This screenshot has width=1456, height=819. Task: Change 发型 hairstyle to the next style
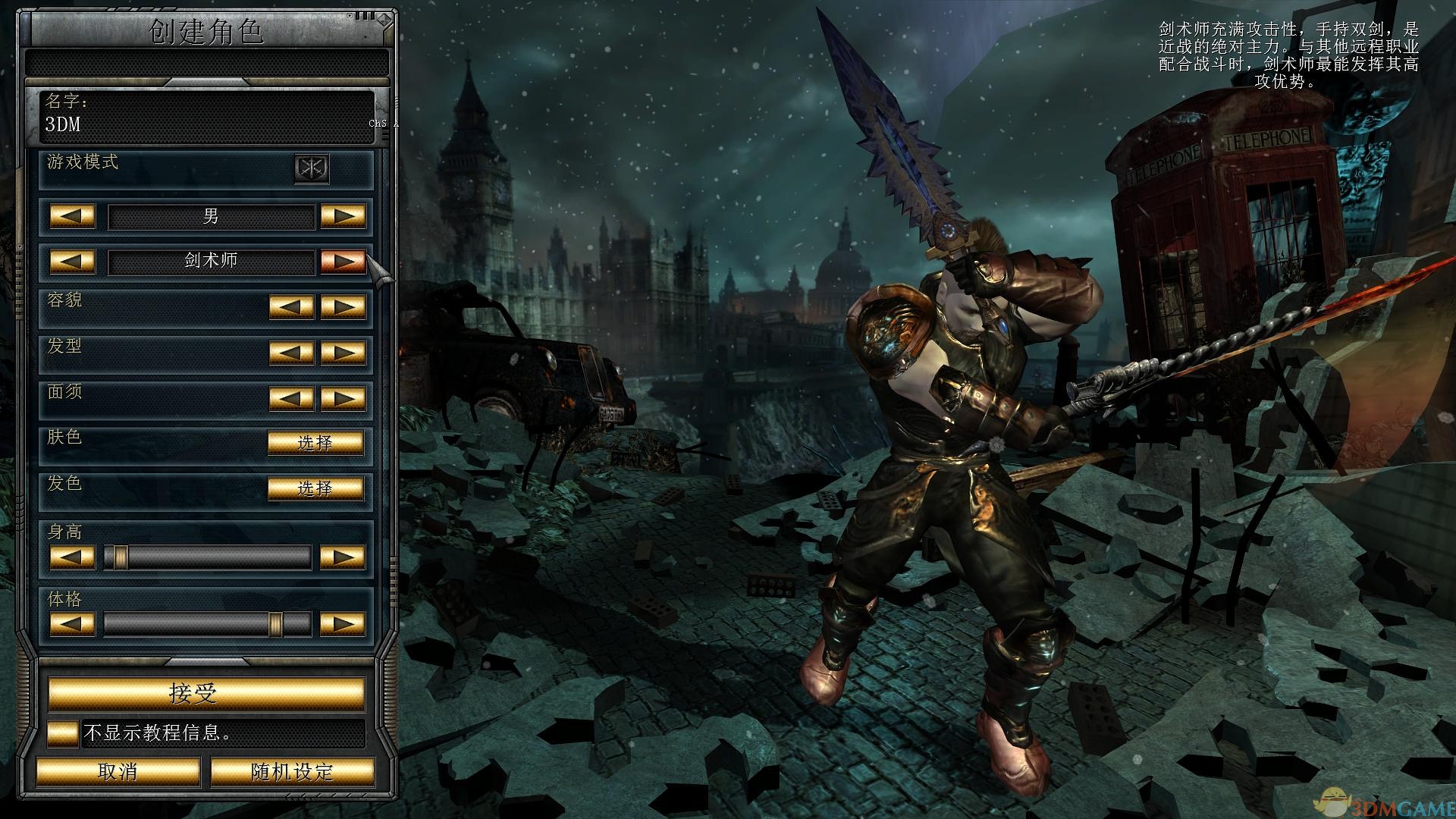(343, 353)
